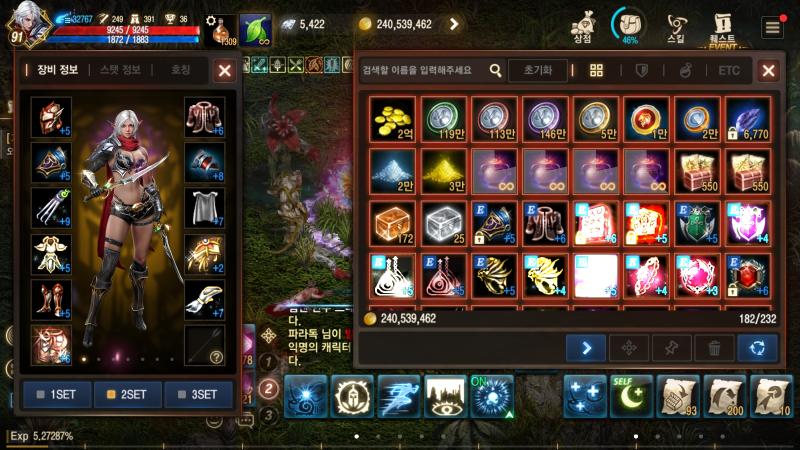This screenshot has height=450, width=800.
Task: Switch to the 스탯 정보 tab
Action: (120, 70)
